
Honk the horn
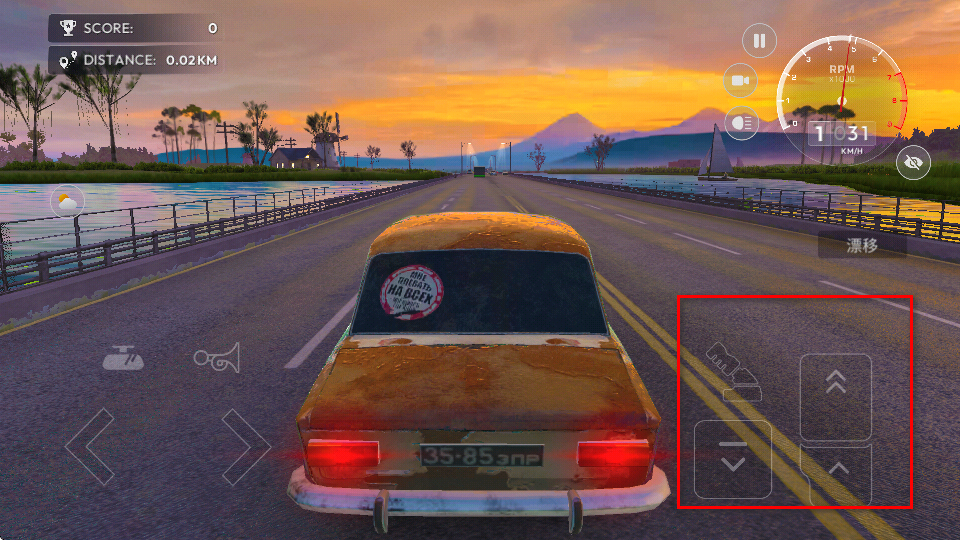pos(218,356)
